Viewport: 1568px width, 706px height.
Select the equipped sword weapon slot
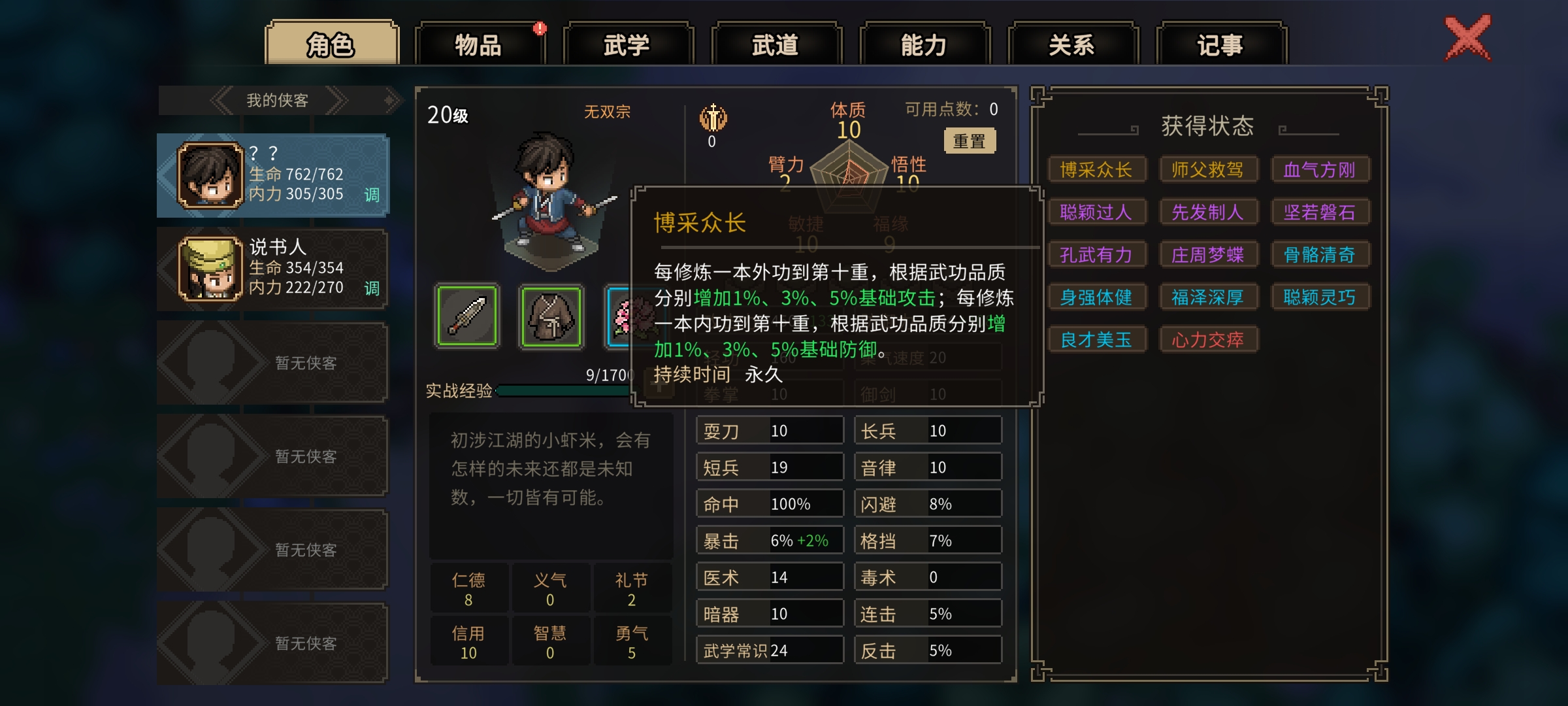pyautogui.click(x=466, y=316)
